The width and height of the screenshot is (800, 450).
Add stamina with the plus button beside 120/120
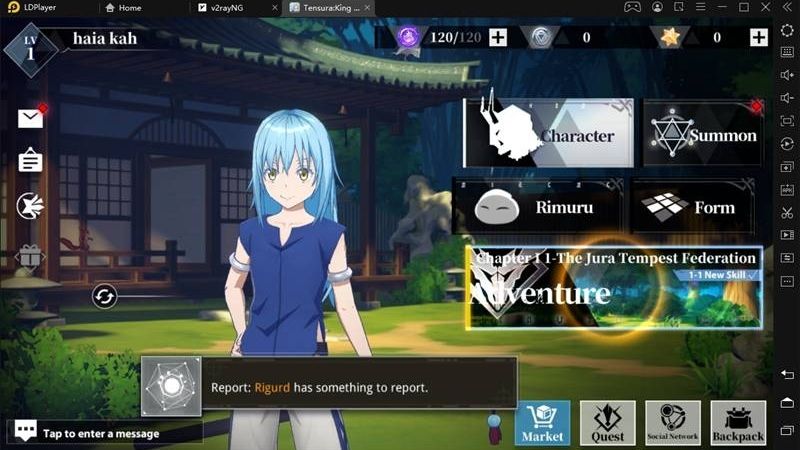[497, 38]
